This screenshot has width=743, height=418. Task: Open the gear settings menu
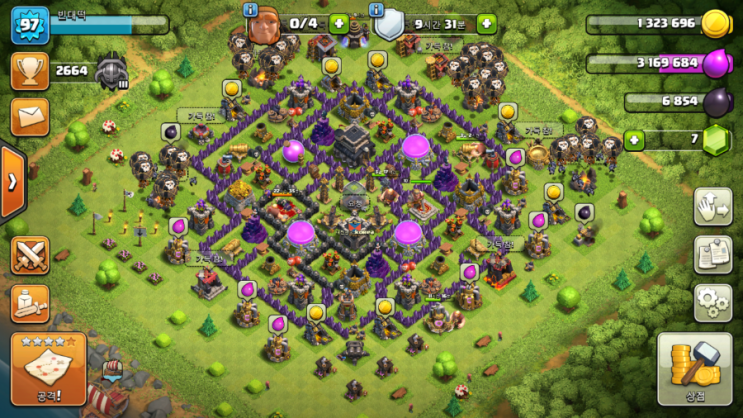click(x=712, y=300)
